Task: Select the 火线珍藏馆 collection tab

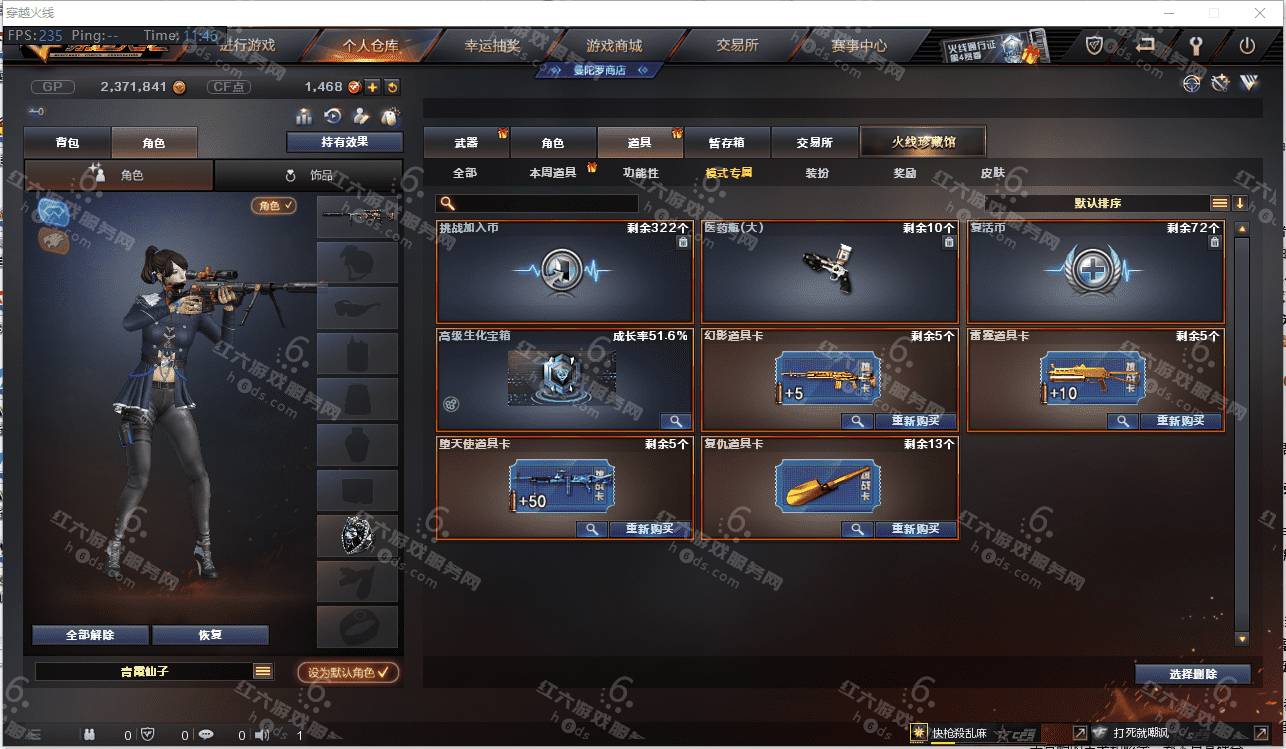Action: [x=923, y=142]
